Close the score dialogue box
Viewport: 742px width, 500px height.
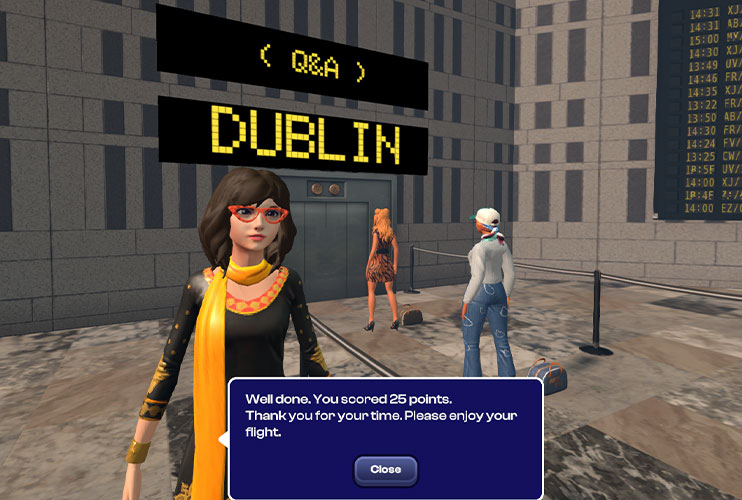385,469
